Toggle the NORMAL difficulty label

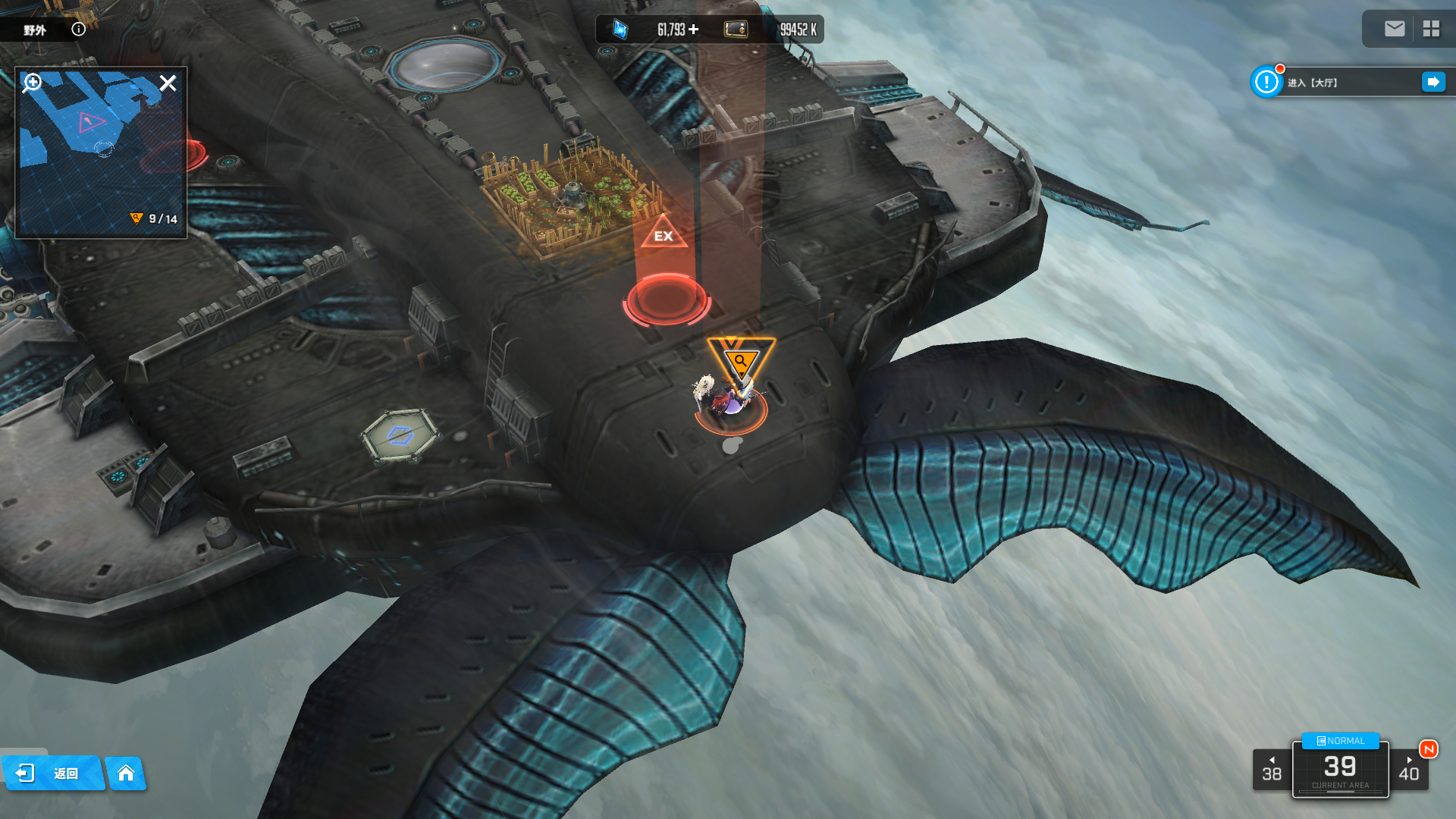click(x=1341, y=741)
